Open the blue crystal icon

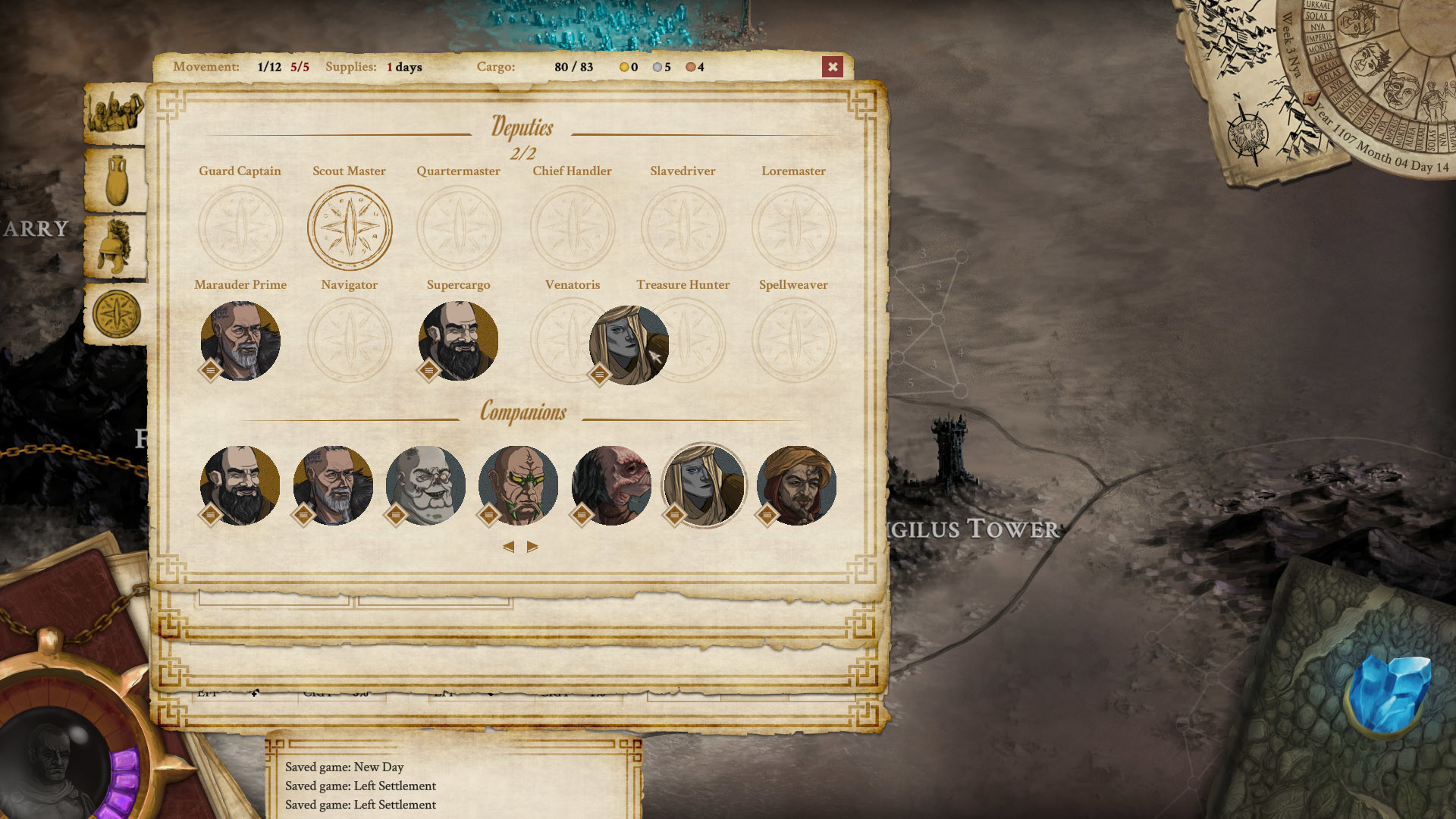1389,694
